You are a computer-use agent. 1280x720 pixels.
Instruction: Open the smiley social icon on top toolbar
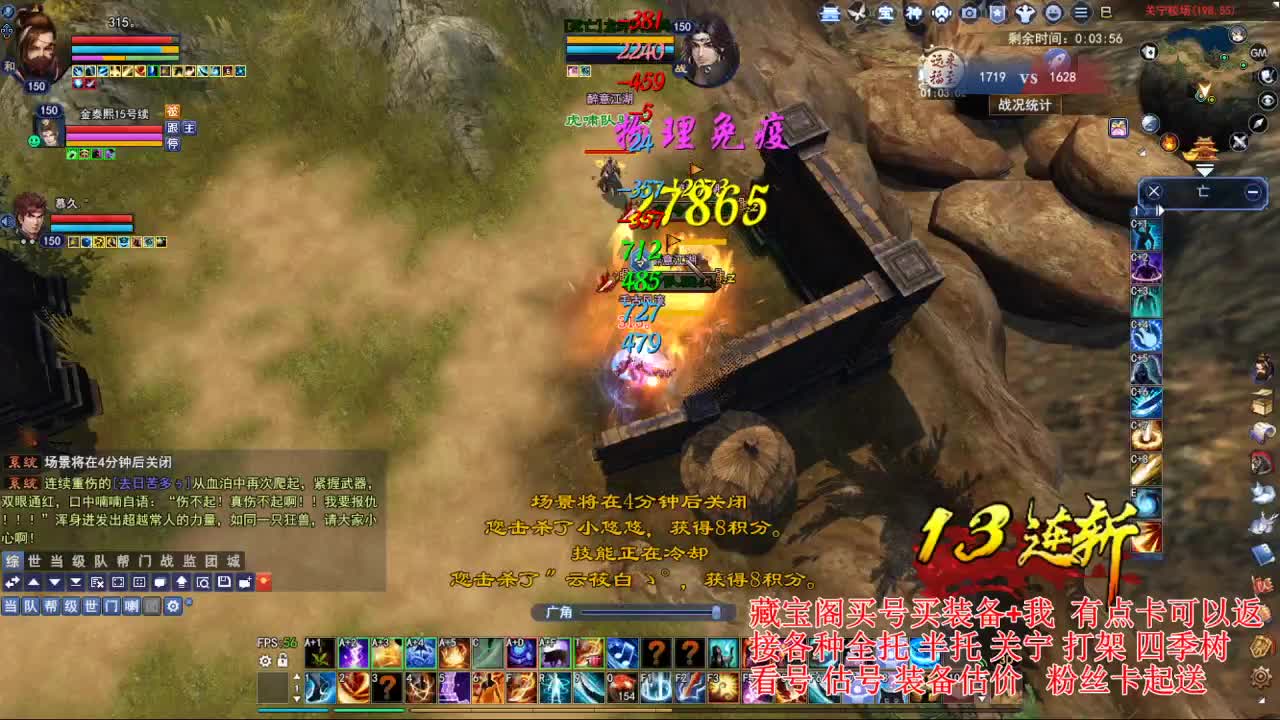[x=1055, y=14]
